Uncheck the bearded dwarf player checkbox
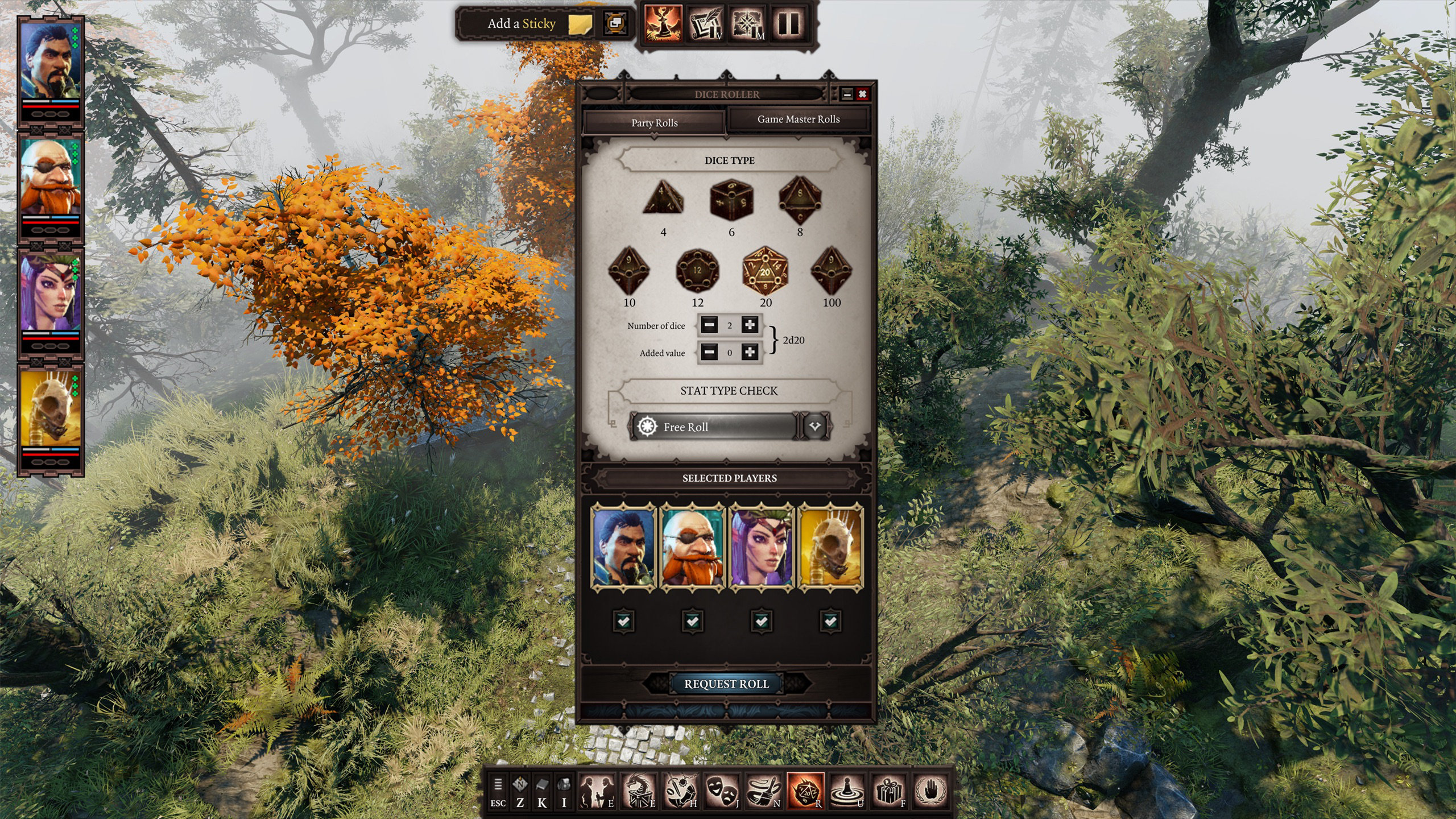The width and height of the screenshot is (1456, 819). pos(692,621)
